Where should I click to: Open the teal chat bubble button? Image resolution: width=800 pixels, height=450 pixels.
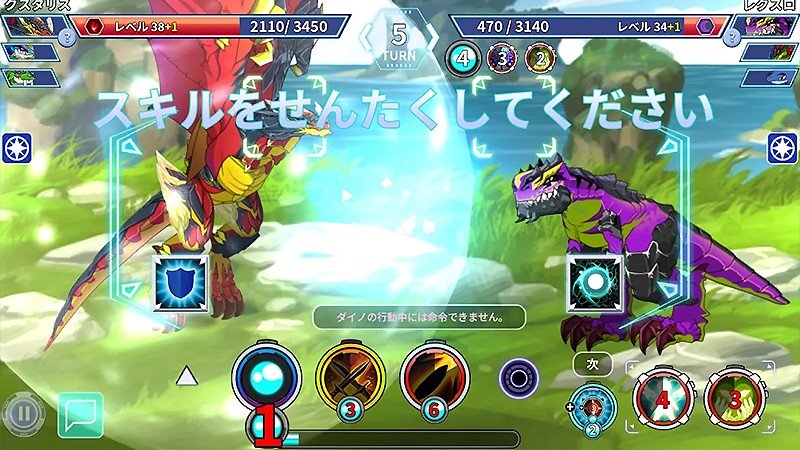81,415
